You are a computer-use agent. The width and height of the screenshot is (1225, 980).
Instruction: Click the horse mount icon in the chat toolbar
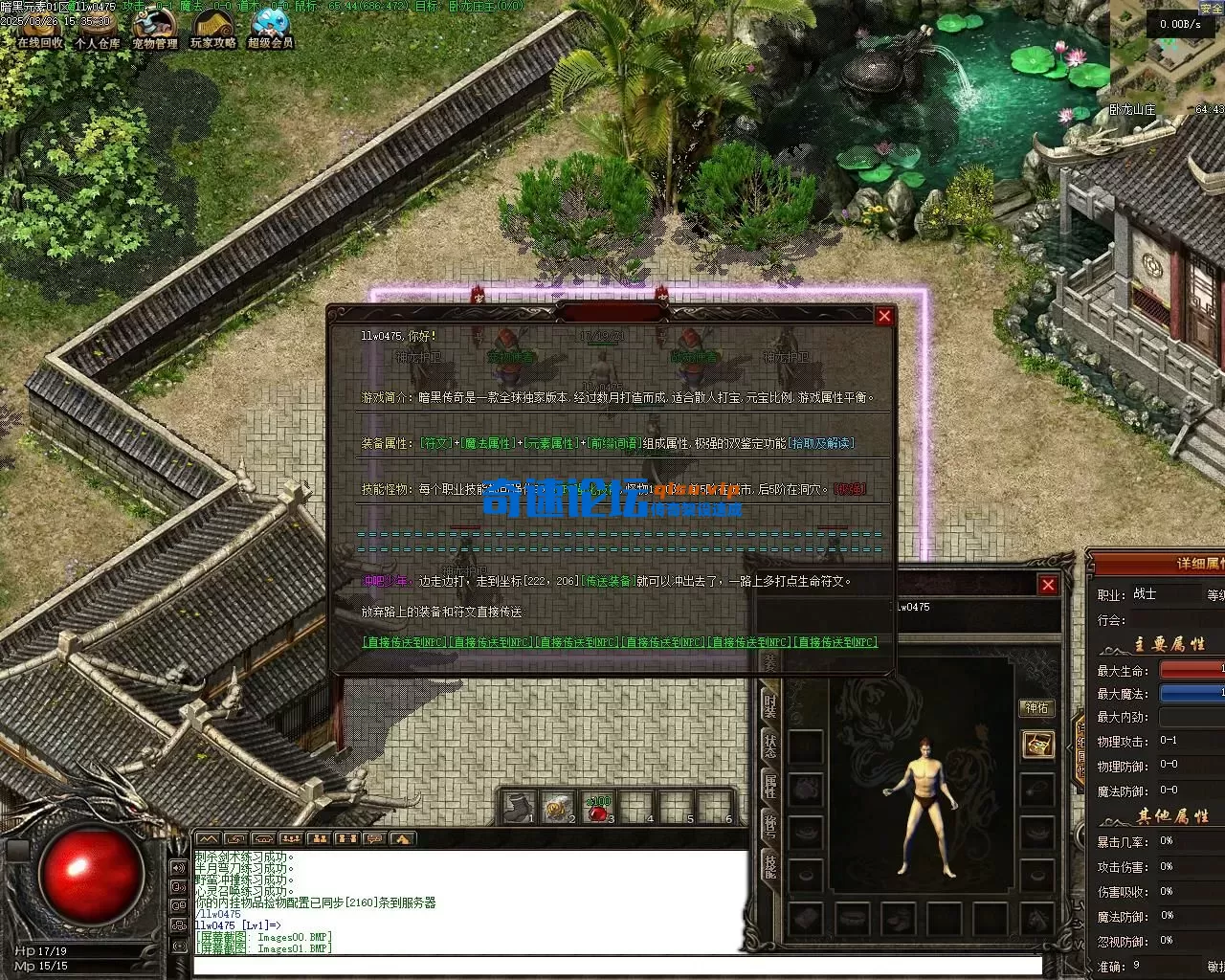pyautogui.click(x=401, y=837)
